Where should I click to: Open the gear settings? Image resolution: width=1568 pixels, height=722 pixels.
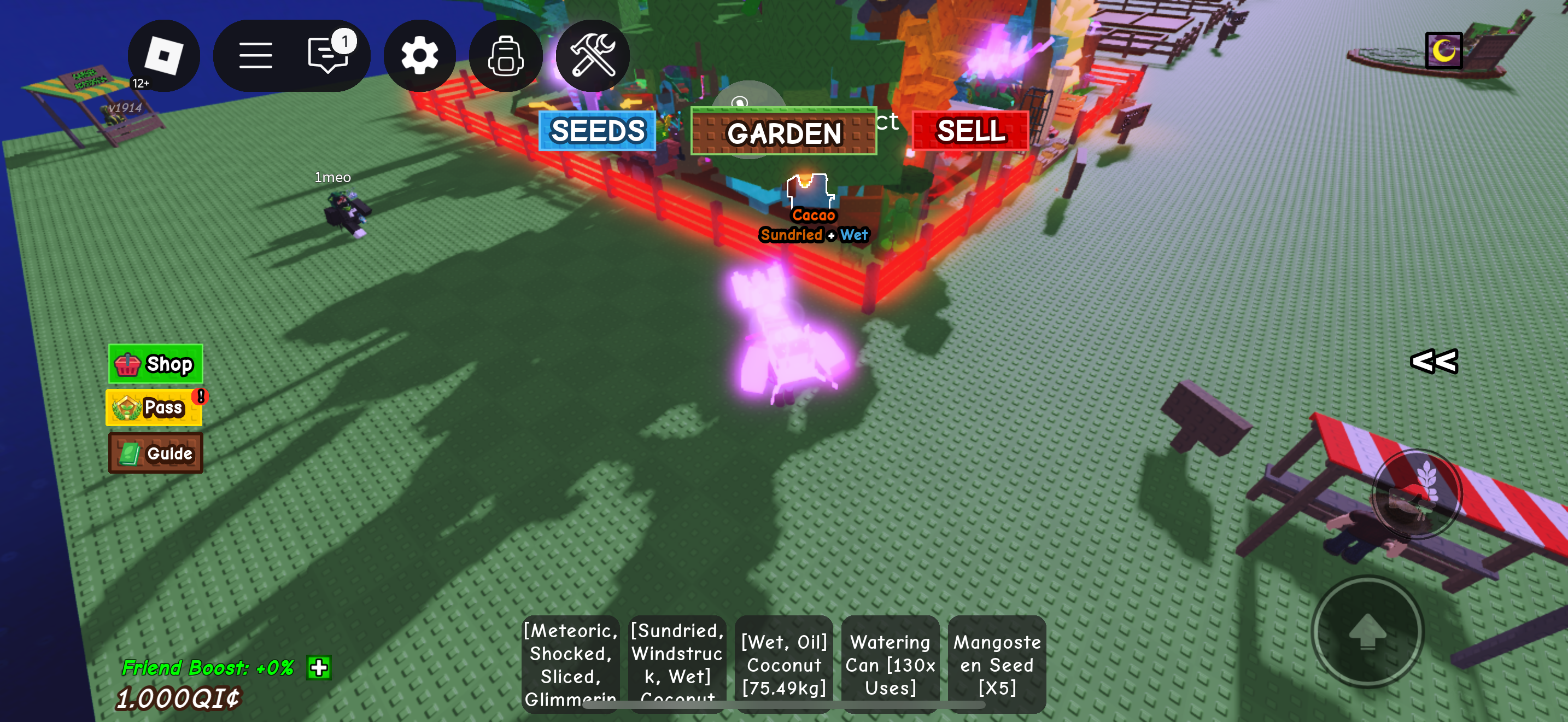coord(419,55)
